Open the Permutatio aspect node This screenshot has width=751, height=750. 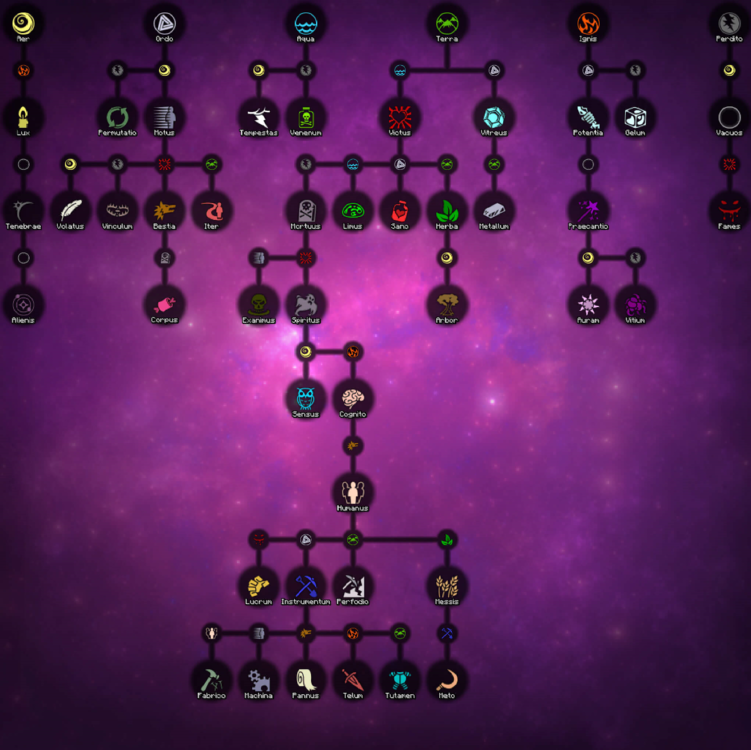pos(117,115)
